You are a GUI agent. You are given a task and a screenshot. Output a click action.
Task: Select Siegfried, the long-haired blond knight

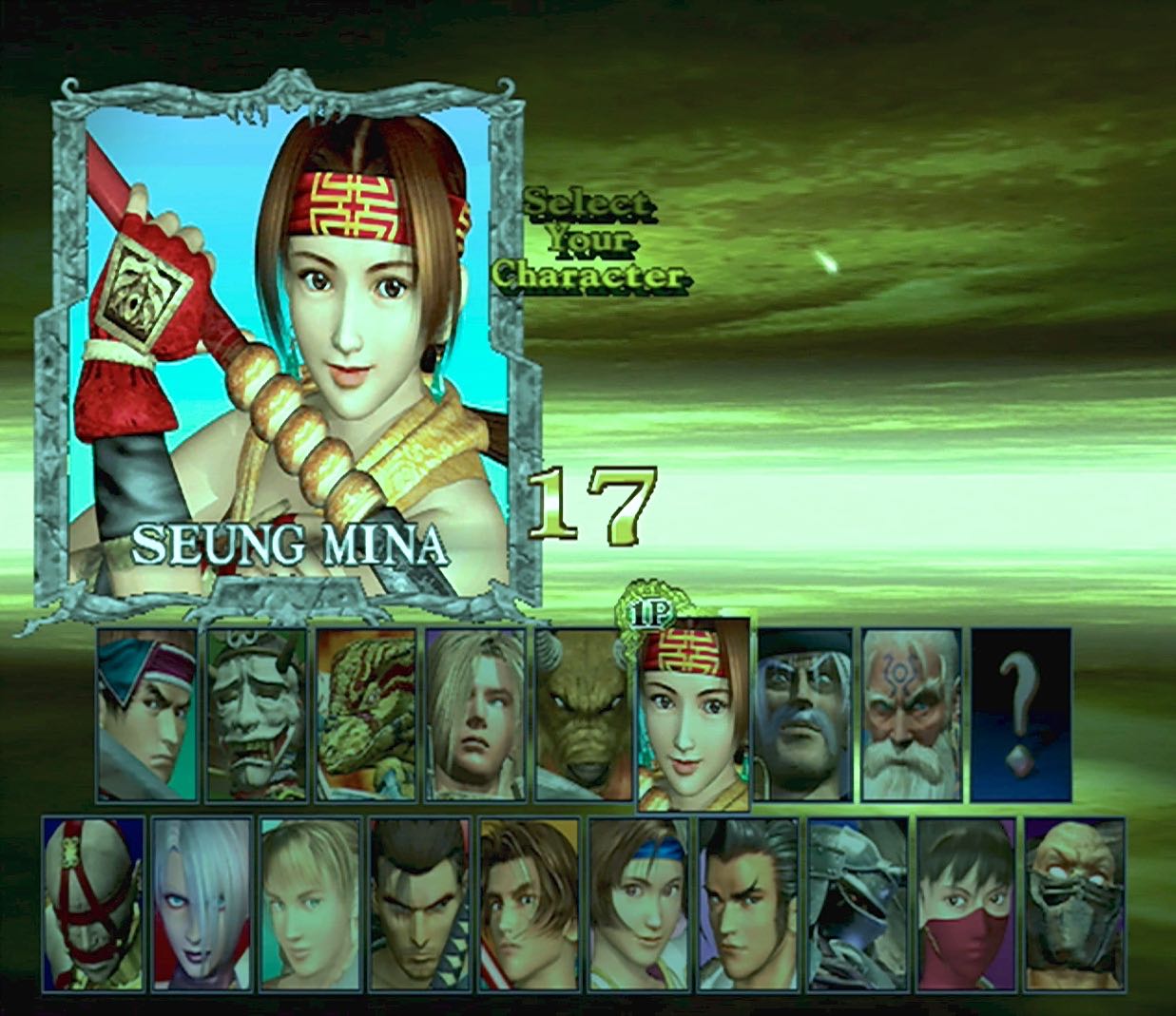point(475,714)
